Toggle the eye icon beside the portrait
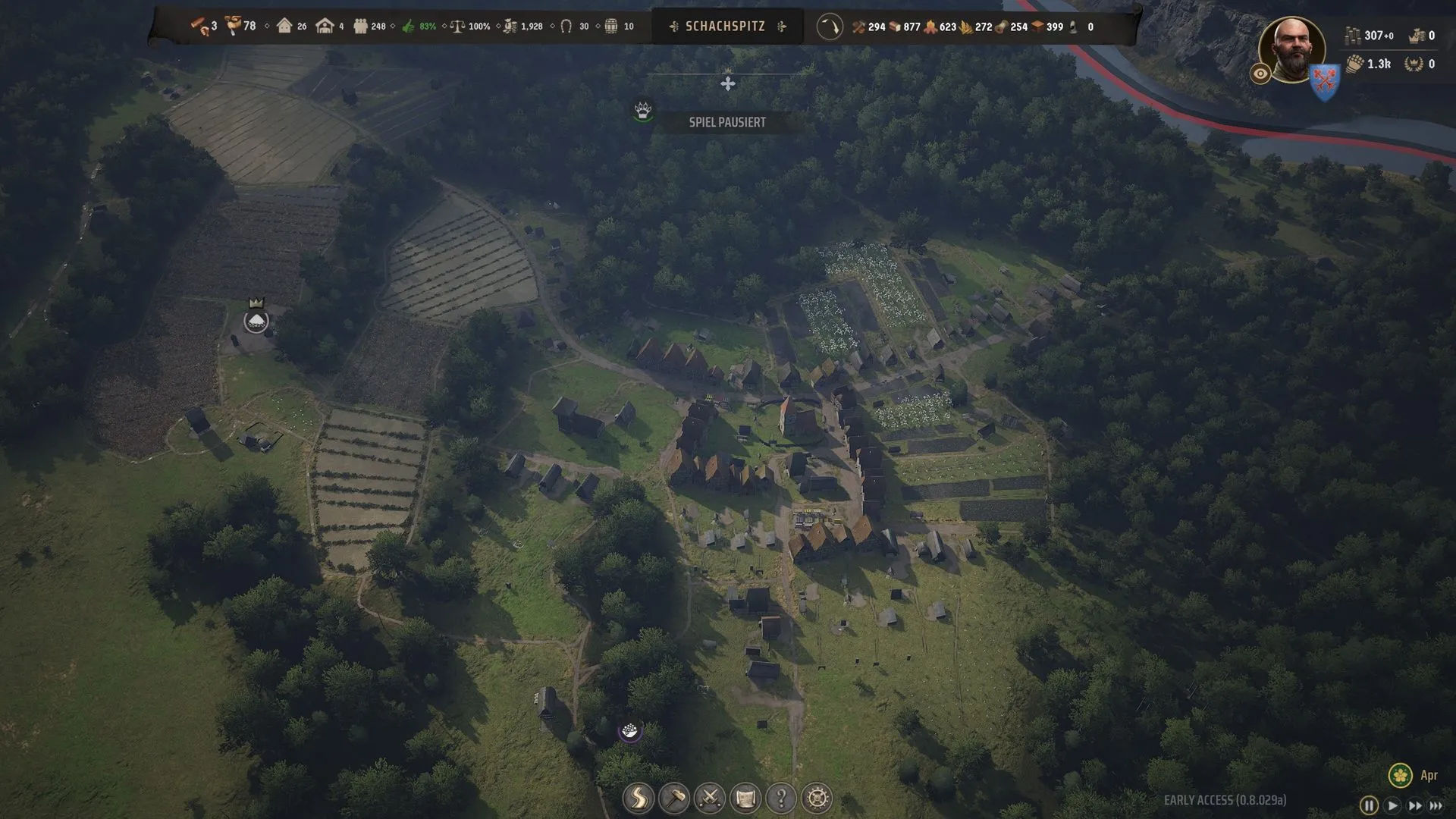This screenshot has height=819, width=1456. point(1260,74)
